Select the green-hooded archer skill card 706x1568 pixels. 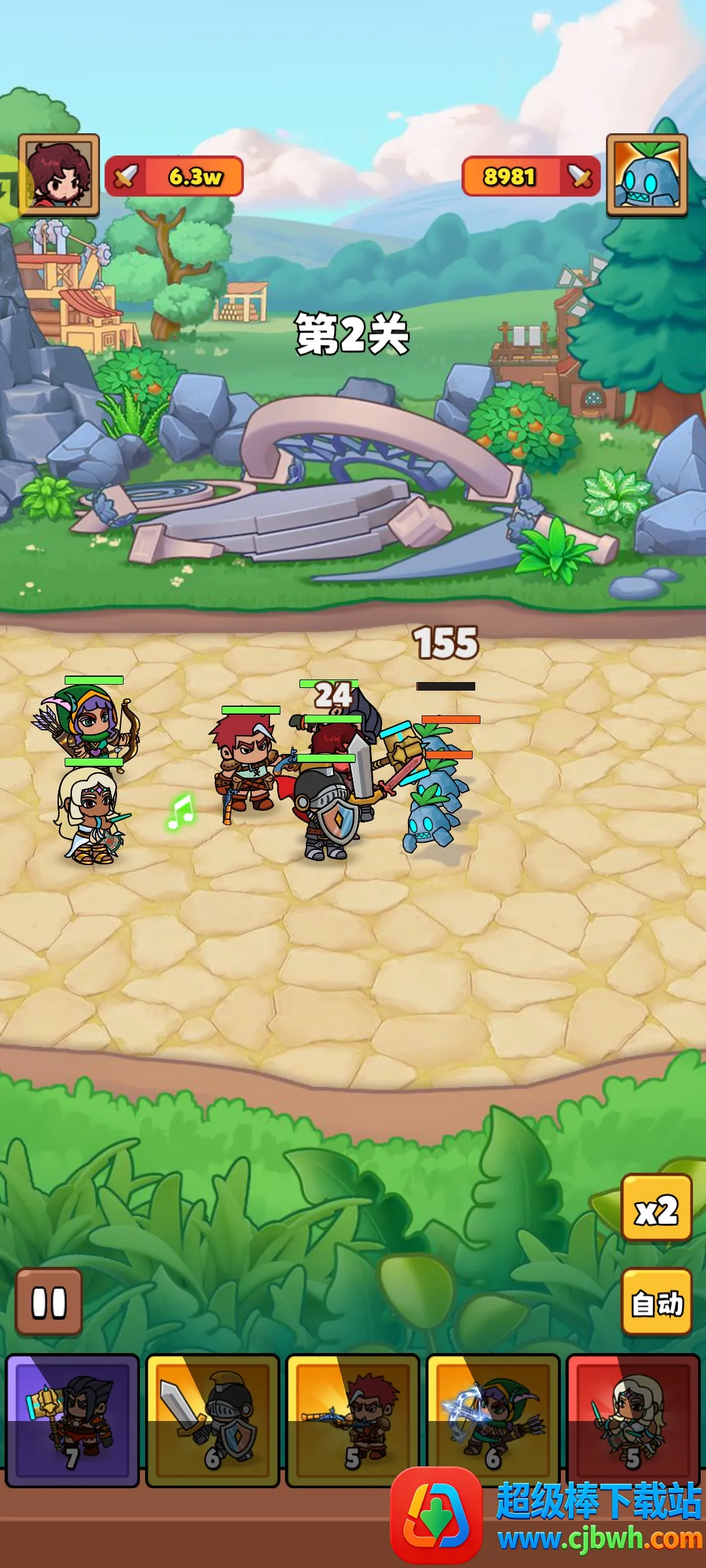click(x=493, y=1420)
